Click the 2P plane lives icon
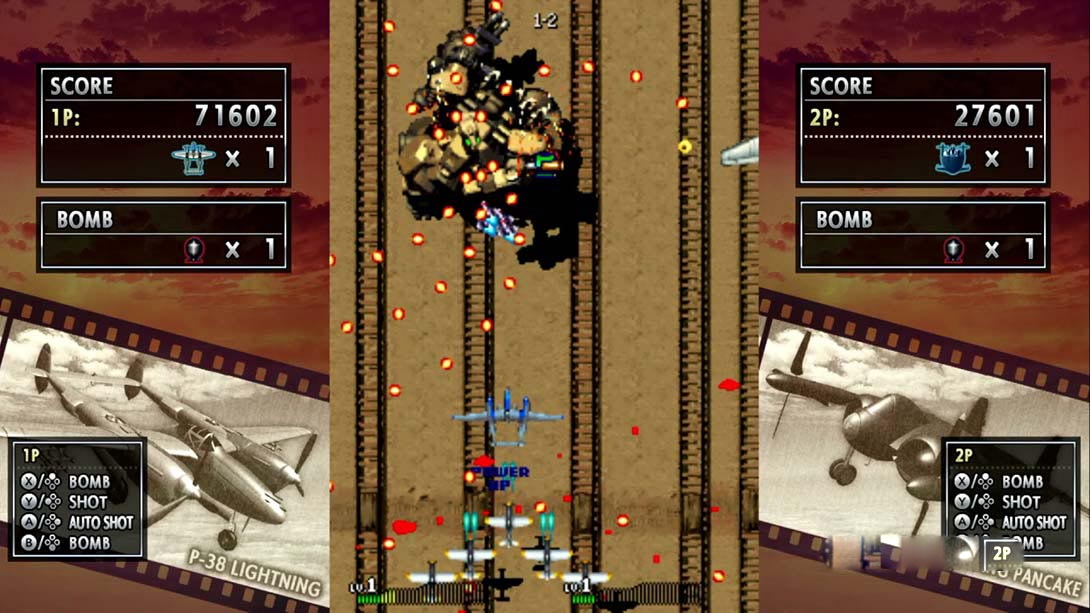 pyautogui.click(x=952, y=158)
